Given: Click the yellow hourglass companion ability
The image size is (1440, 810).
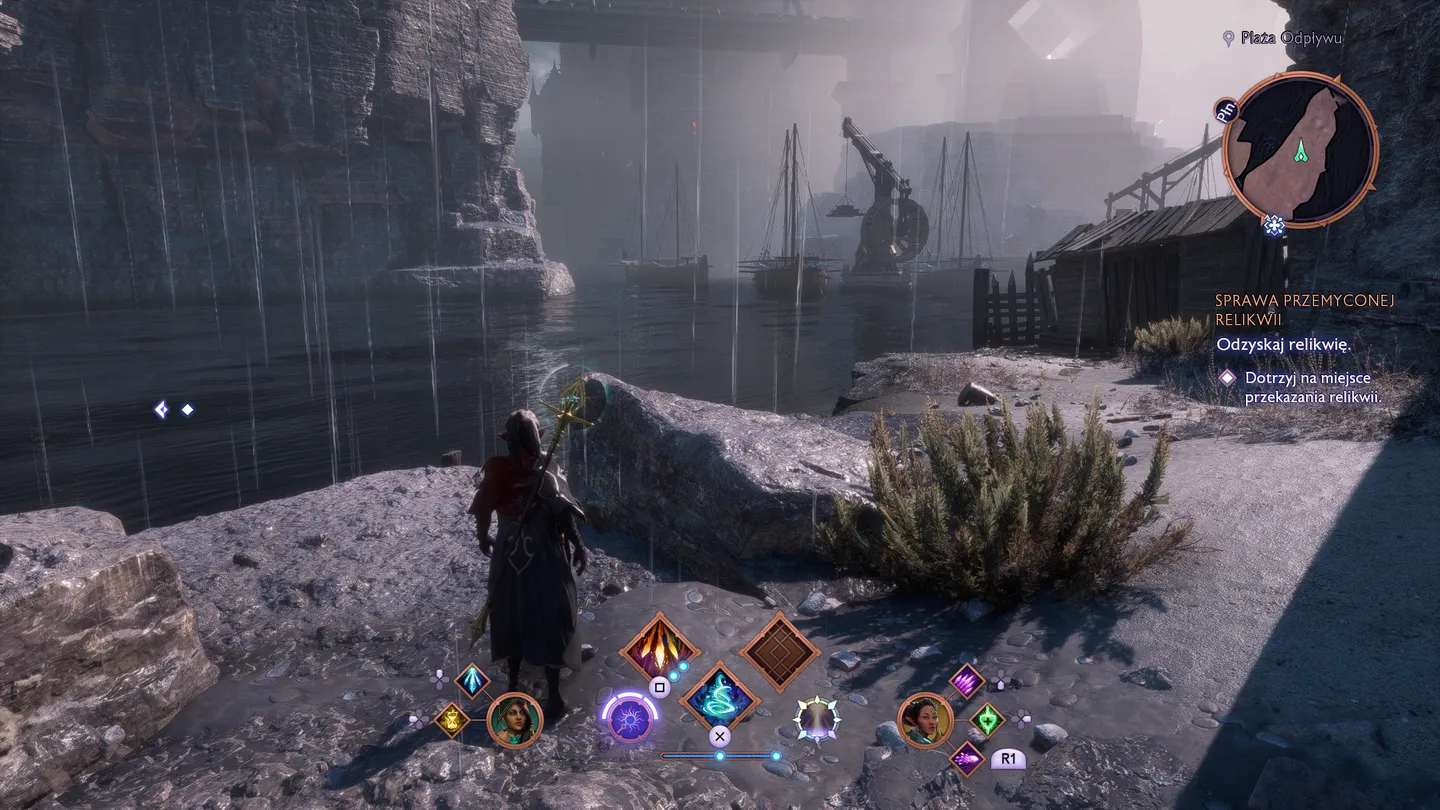Looking at the screenshot, I should (x=452, y=718).
